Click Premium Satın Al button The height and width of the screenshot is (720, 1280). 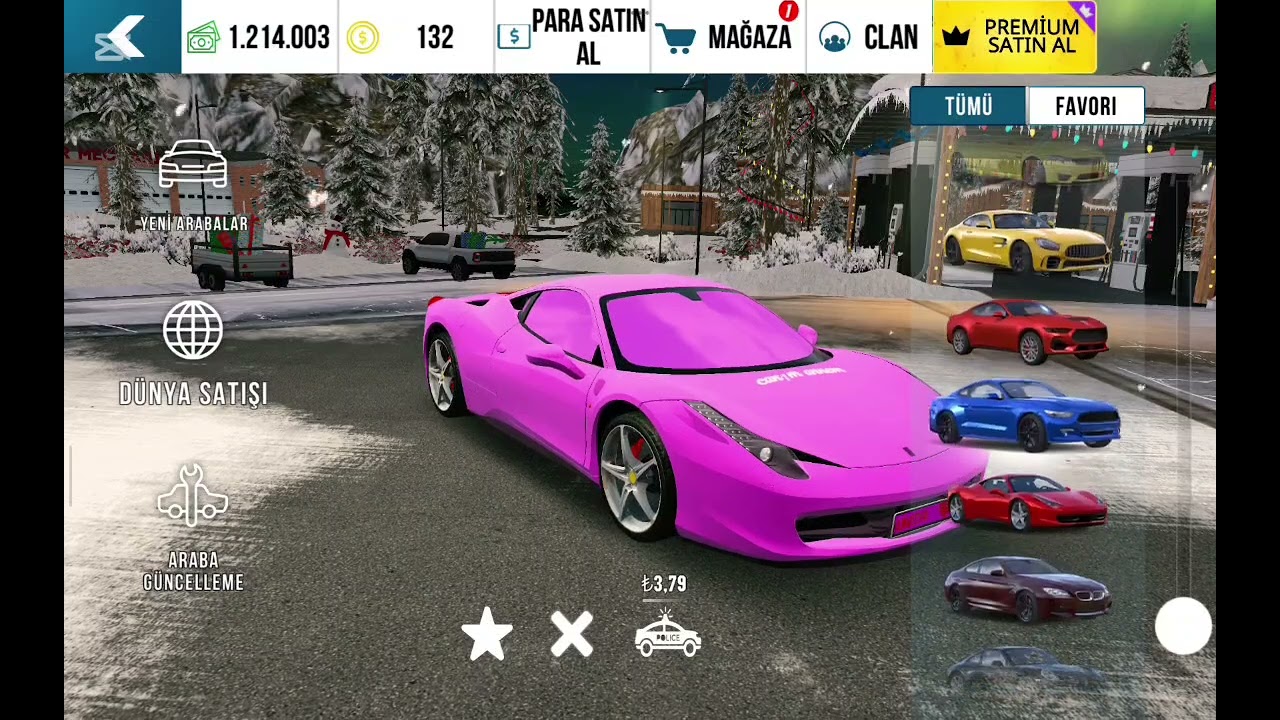click(1014, 37)
